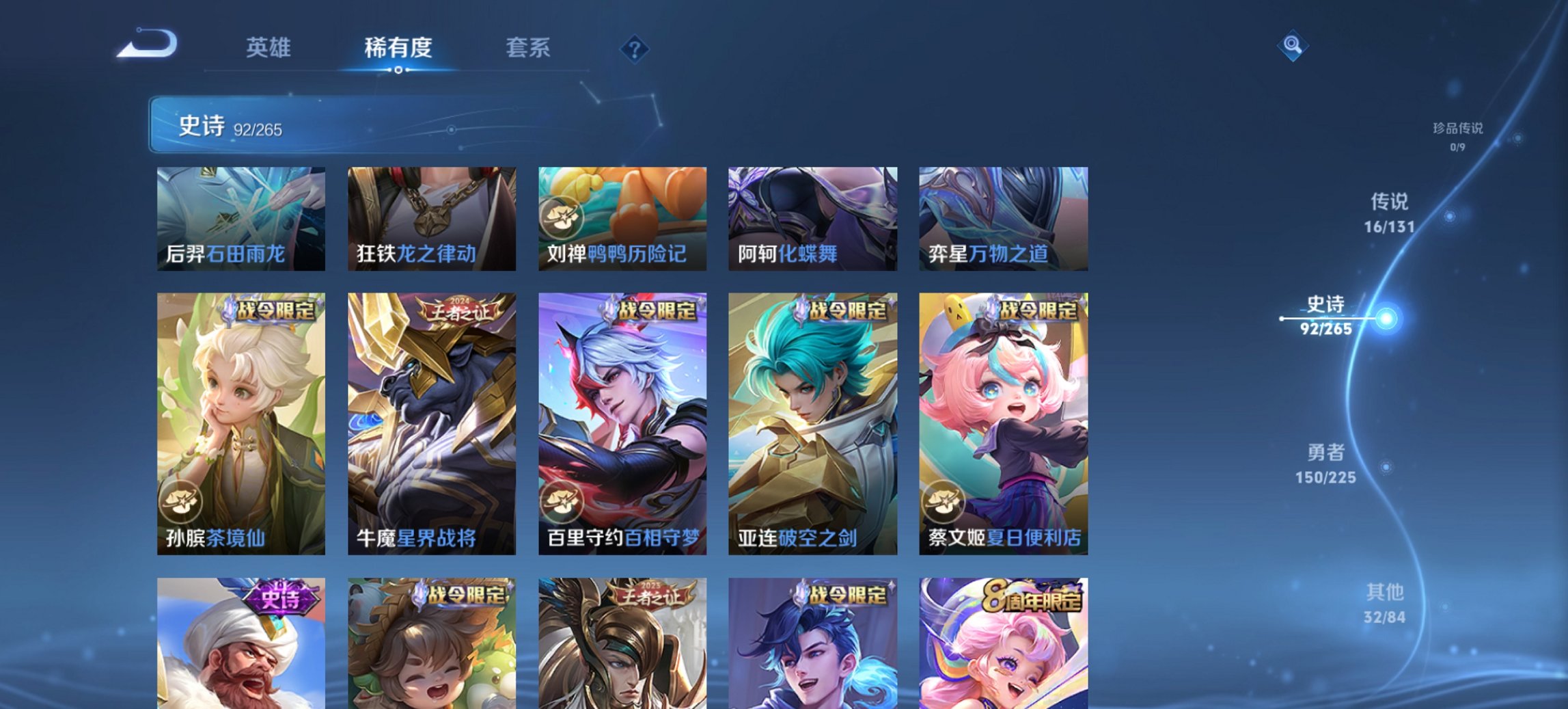
Task: Select the 稀有度 tab
Action: [398, 48]
